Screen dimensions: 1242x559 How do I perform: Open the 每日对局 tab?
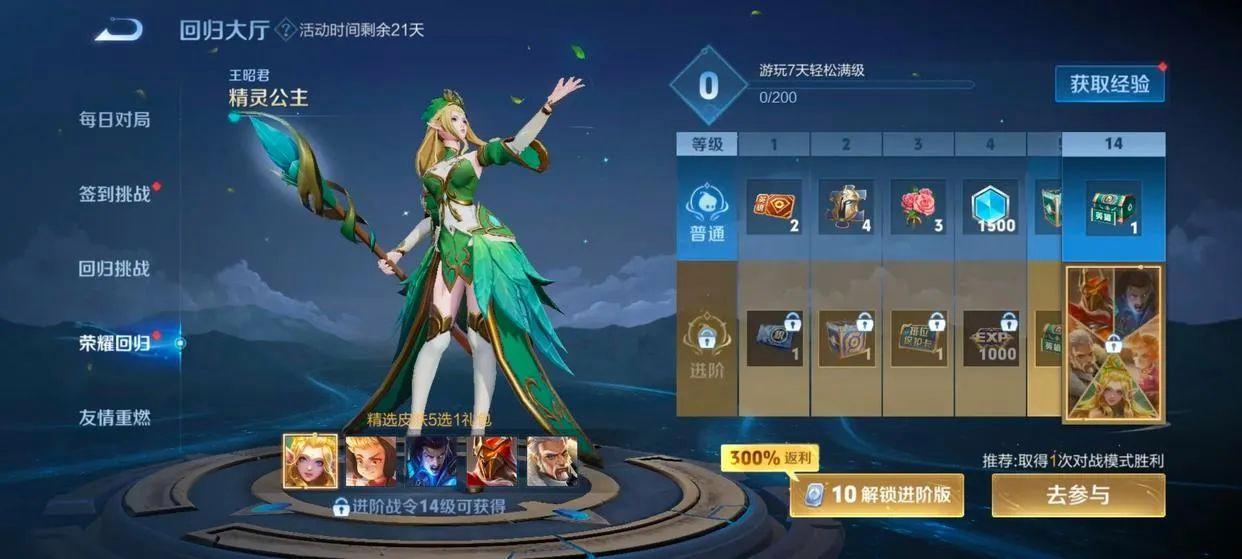[115, 119]
